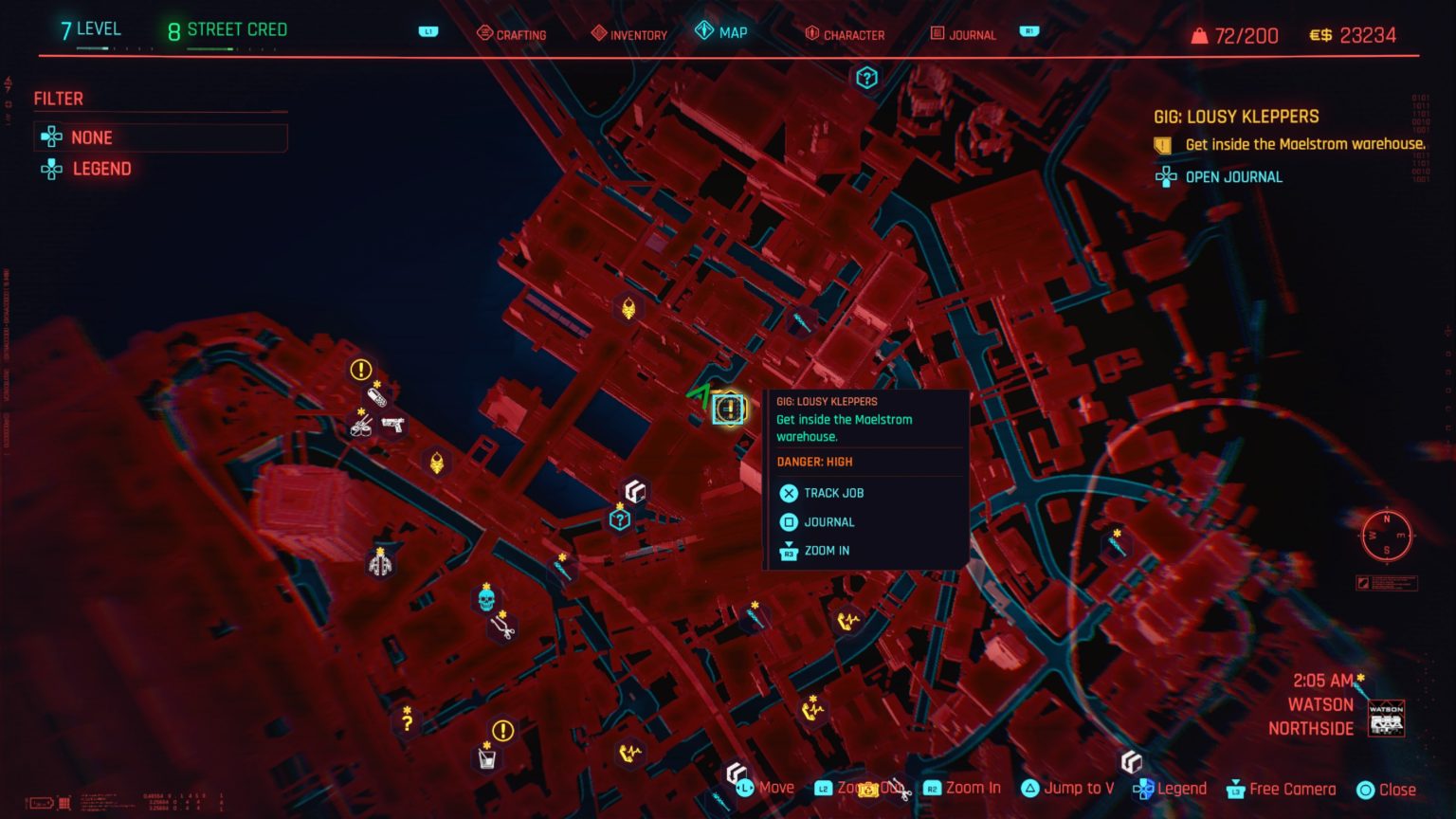Click the blue skull danger marker

[x=485, y=598]
